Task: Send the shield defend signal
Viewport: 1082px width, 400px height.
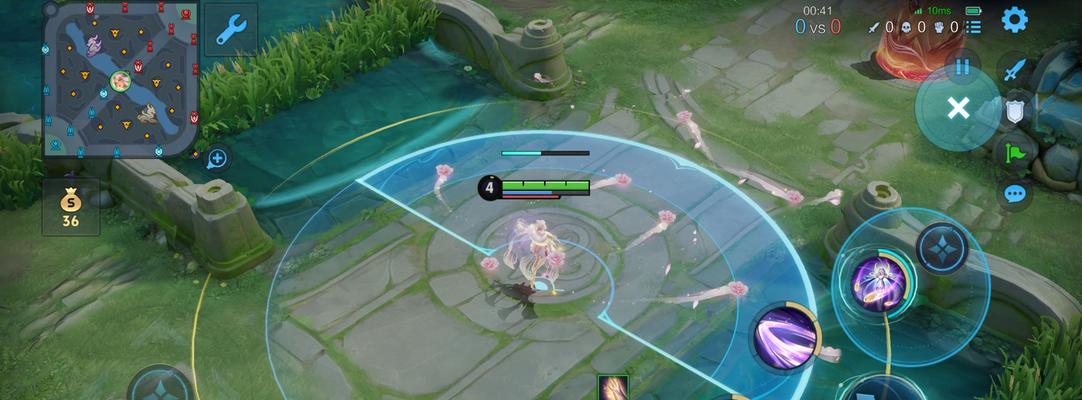Action: [x=1015, y=111]
